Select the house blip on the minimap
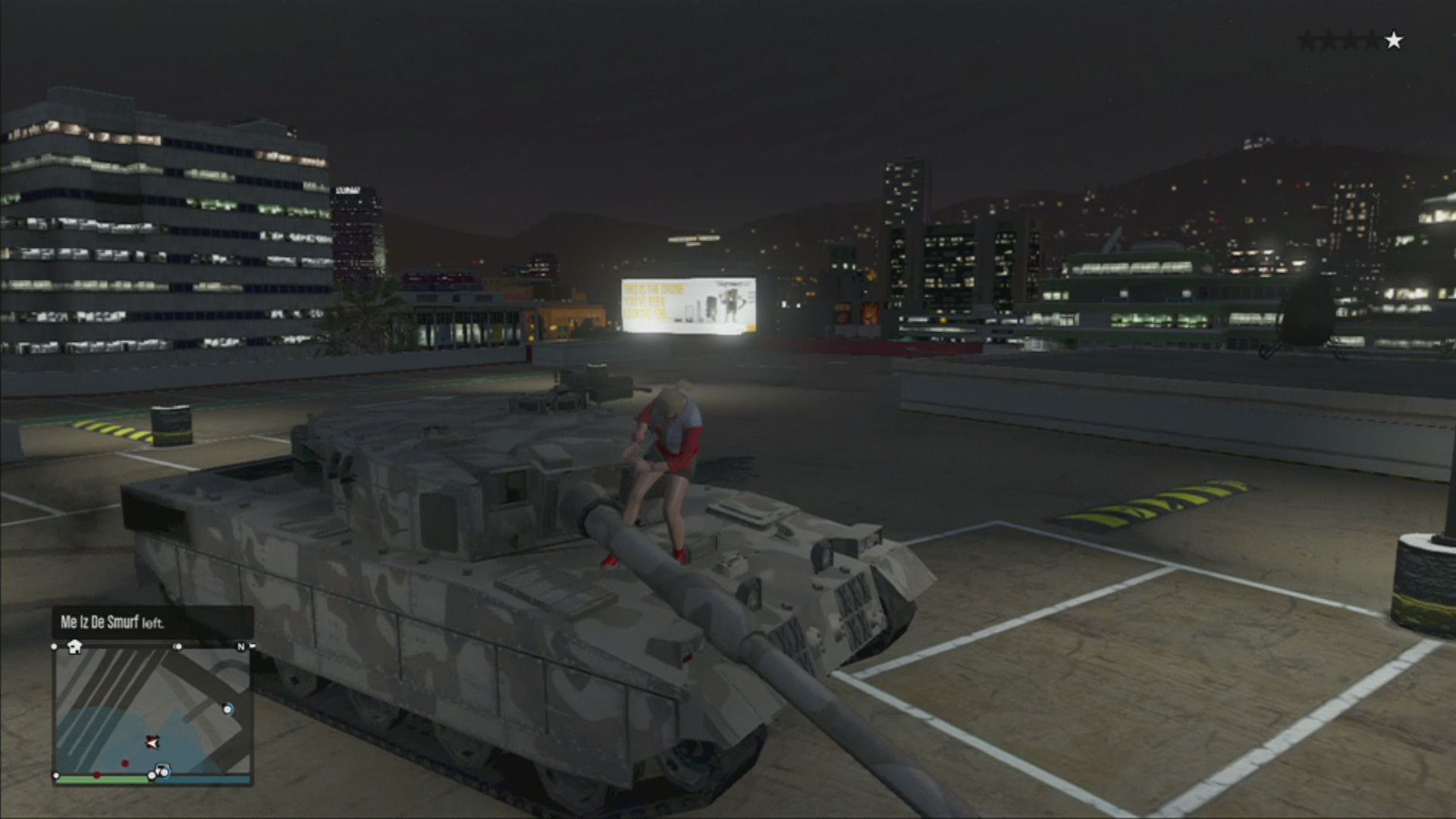Screen dimensions: 1456x819 click(x=74, y=647)
